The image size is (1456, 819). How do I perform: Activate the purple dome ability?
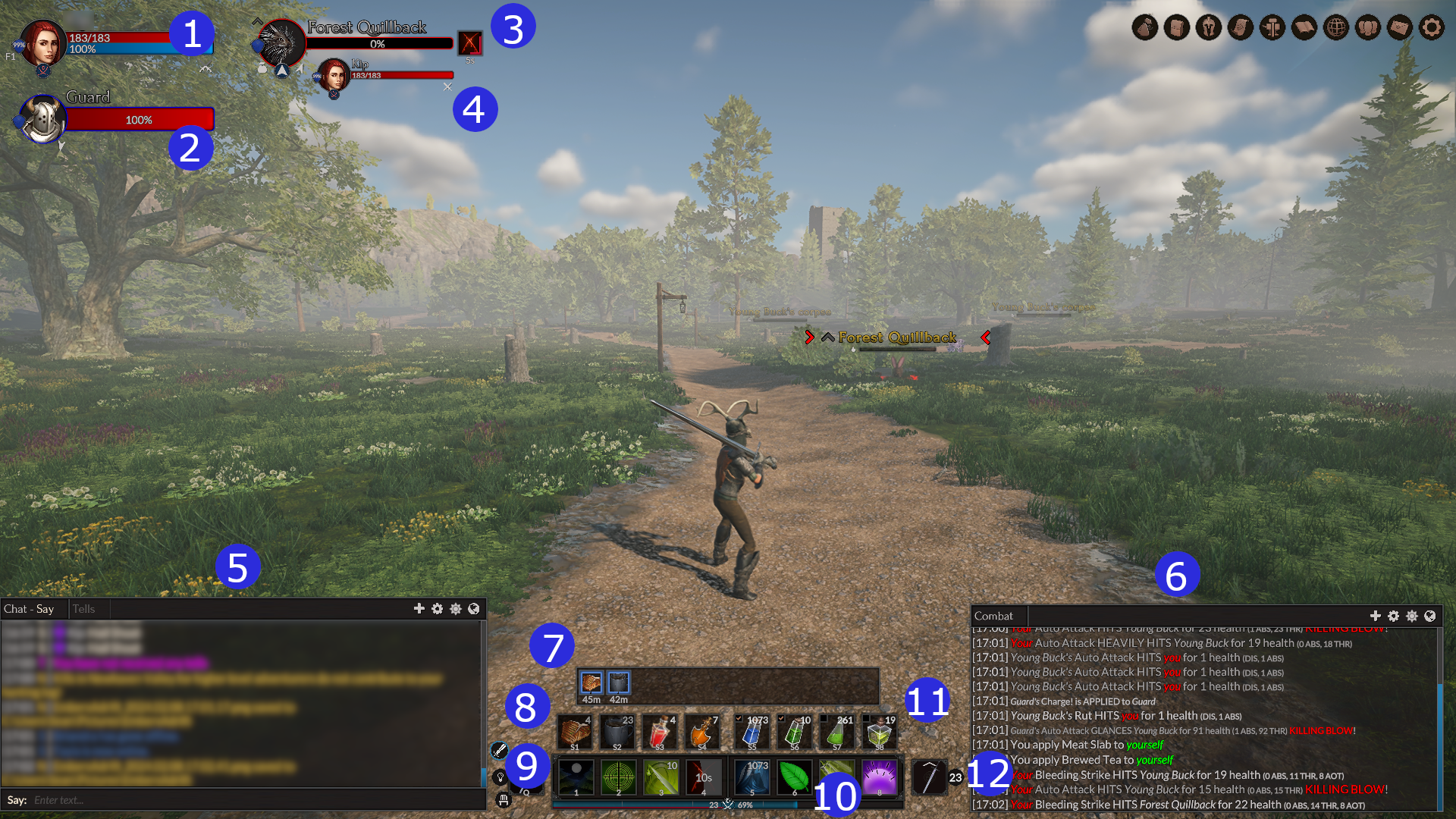pos(879,777)
